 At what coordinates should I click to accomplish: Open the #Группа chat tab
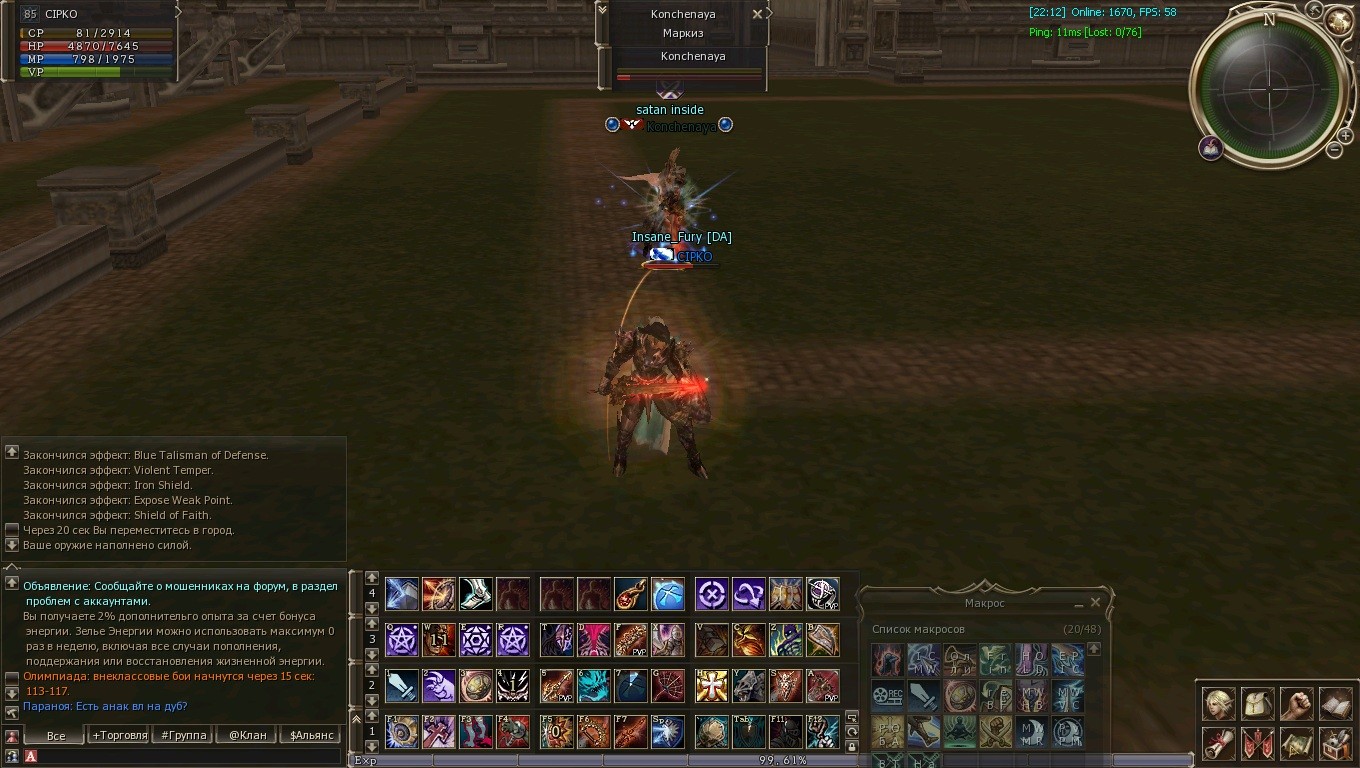pos(184,735)
